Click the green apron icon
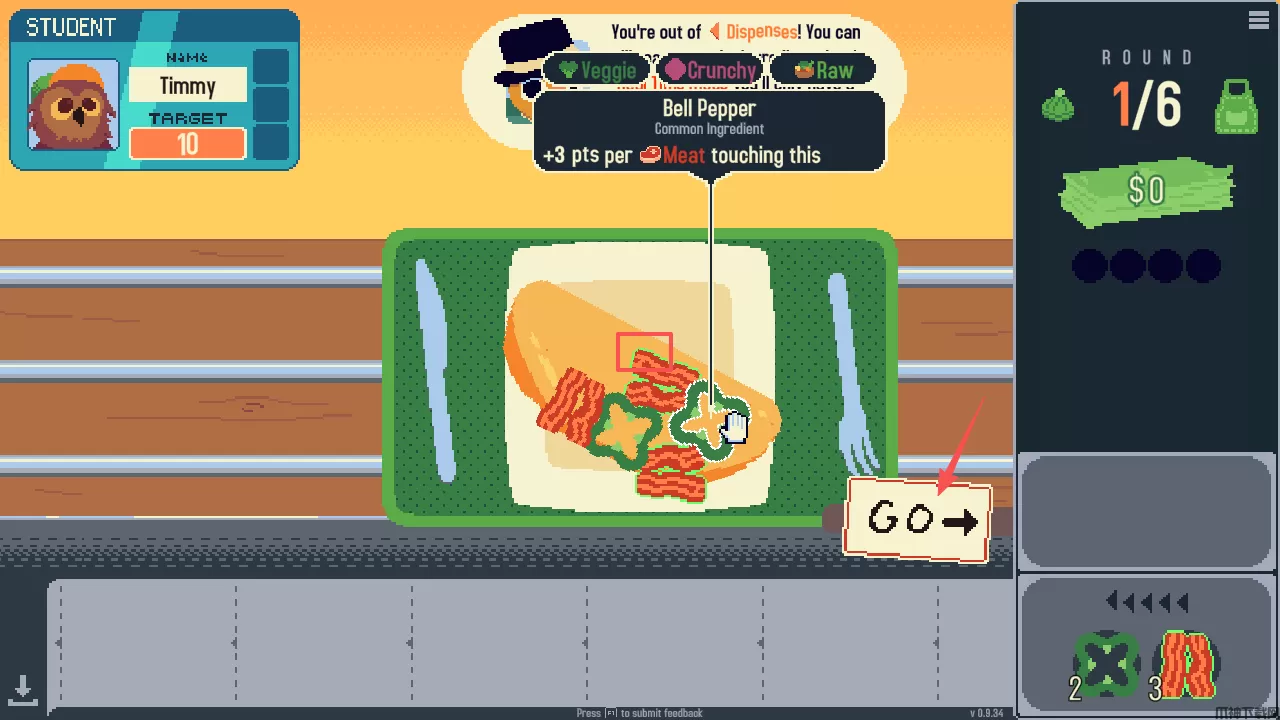Screen dimensions: 1280x720 (x=1235, y=105)
